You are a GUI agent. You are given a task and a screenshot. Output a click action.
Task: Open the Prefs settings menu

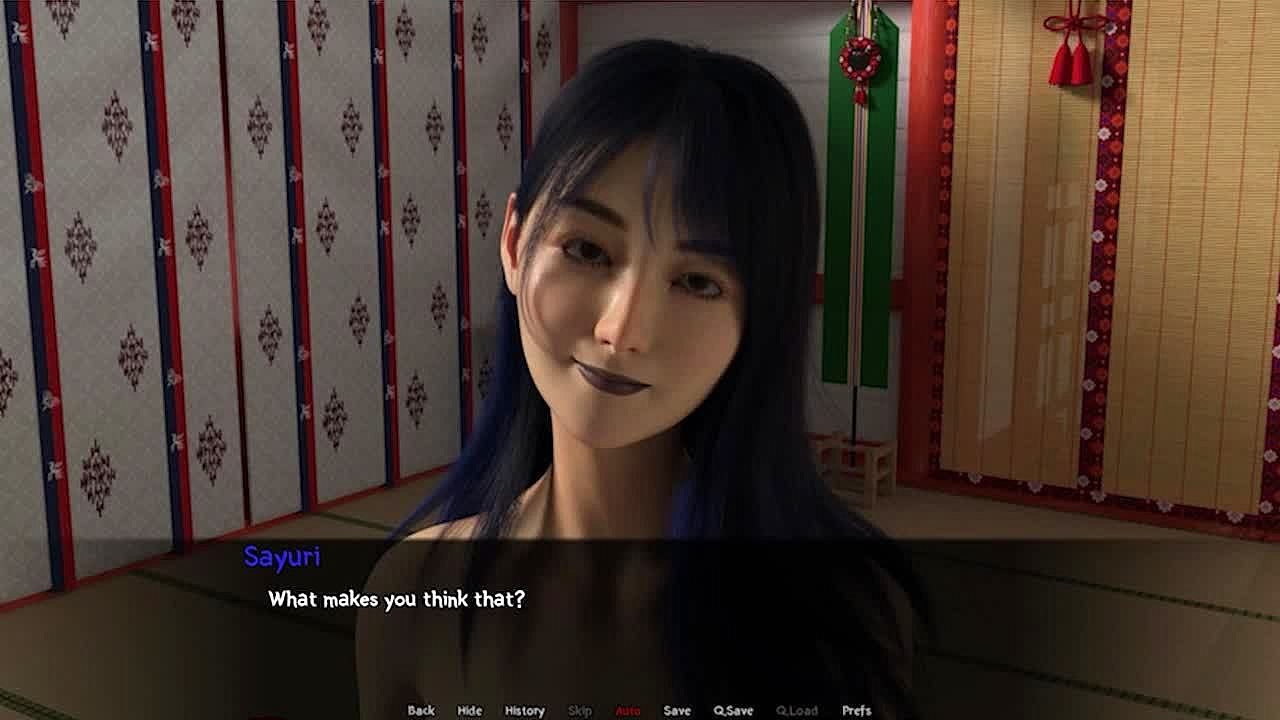pos(856,710)
